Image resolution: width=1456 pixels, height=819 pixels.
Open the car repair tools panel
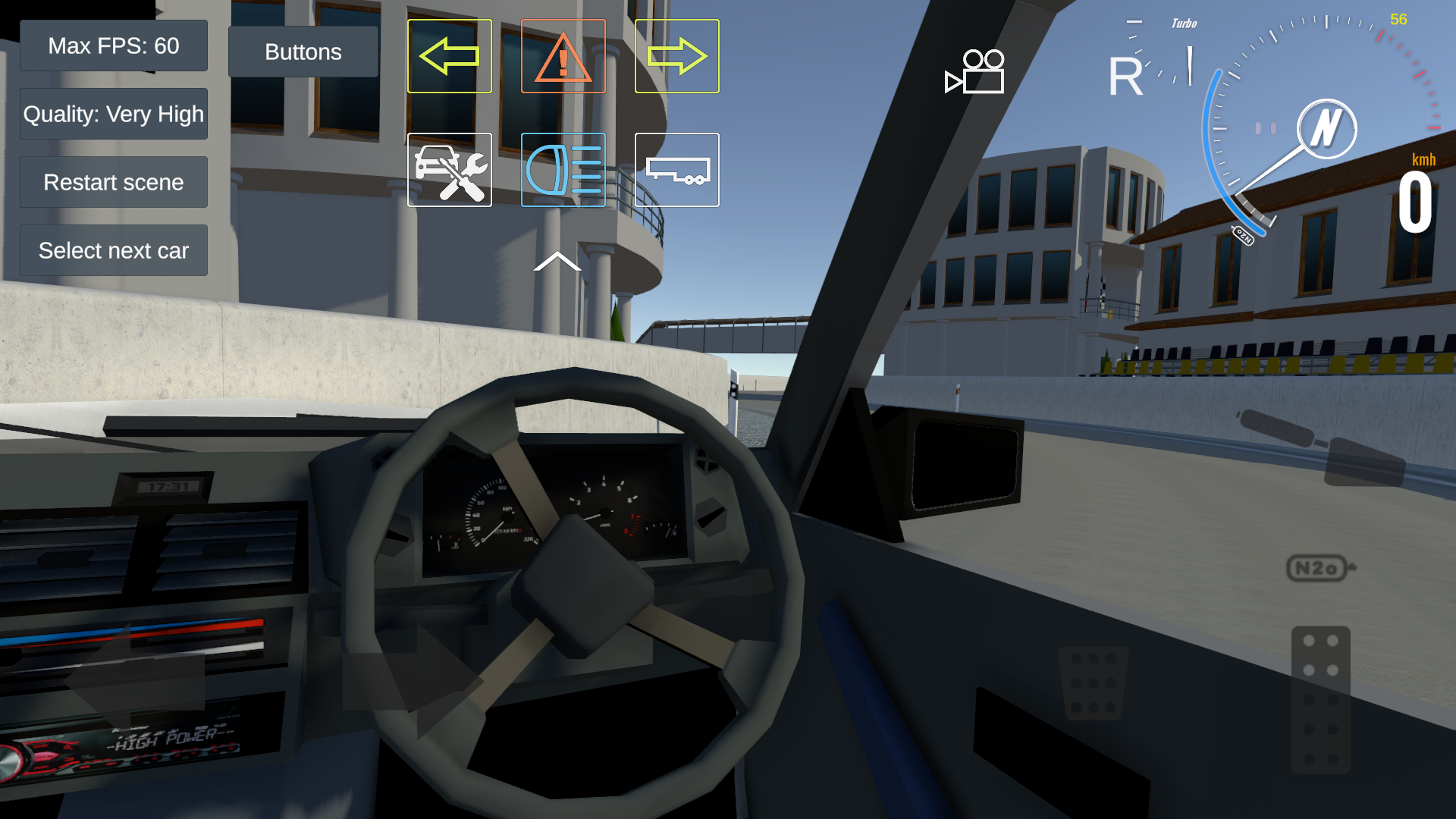tap(449, 170)
